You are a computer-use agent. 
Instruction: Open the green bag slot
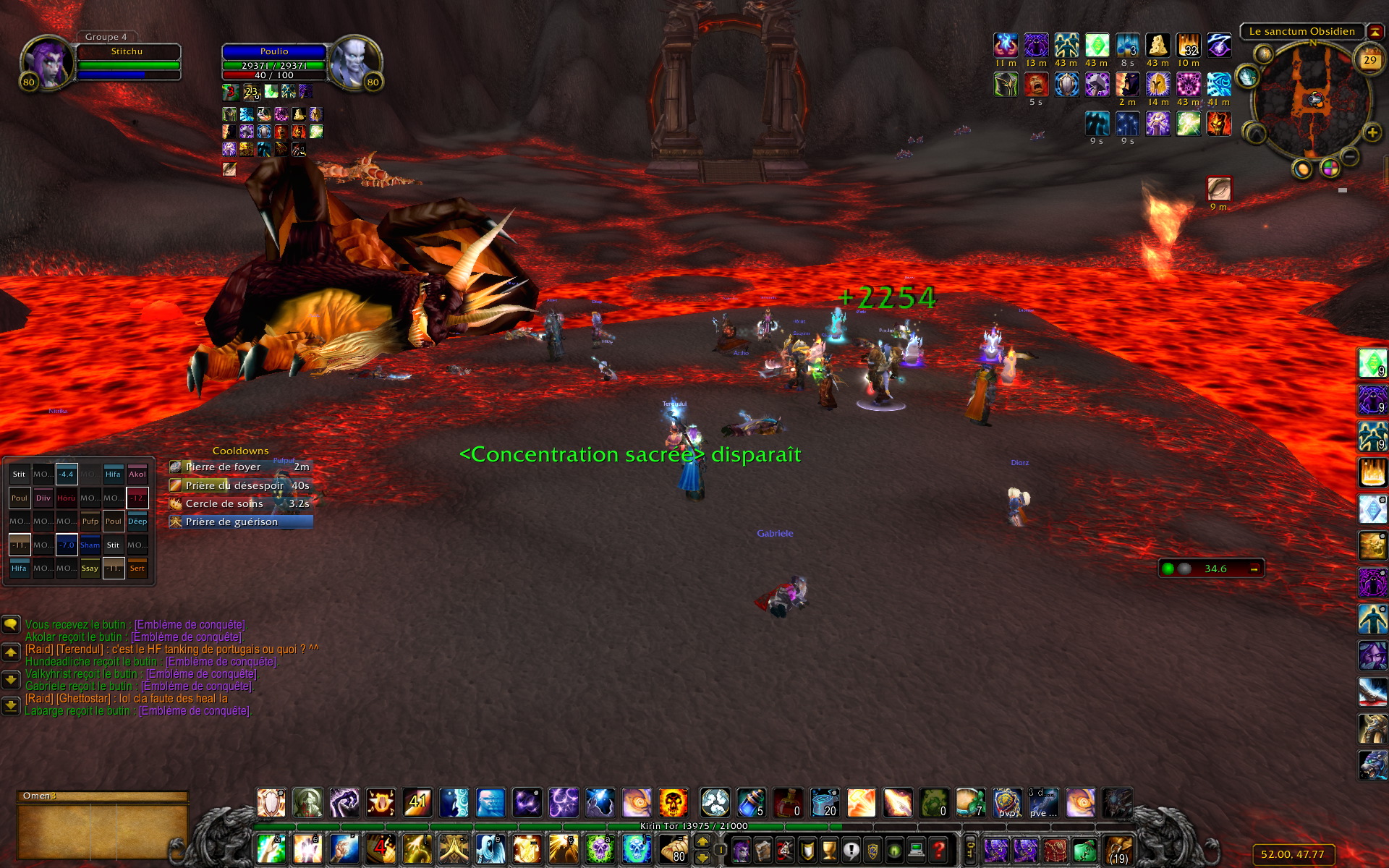pos(1083,850)
